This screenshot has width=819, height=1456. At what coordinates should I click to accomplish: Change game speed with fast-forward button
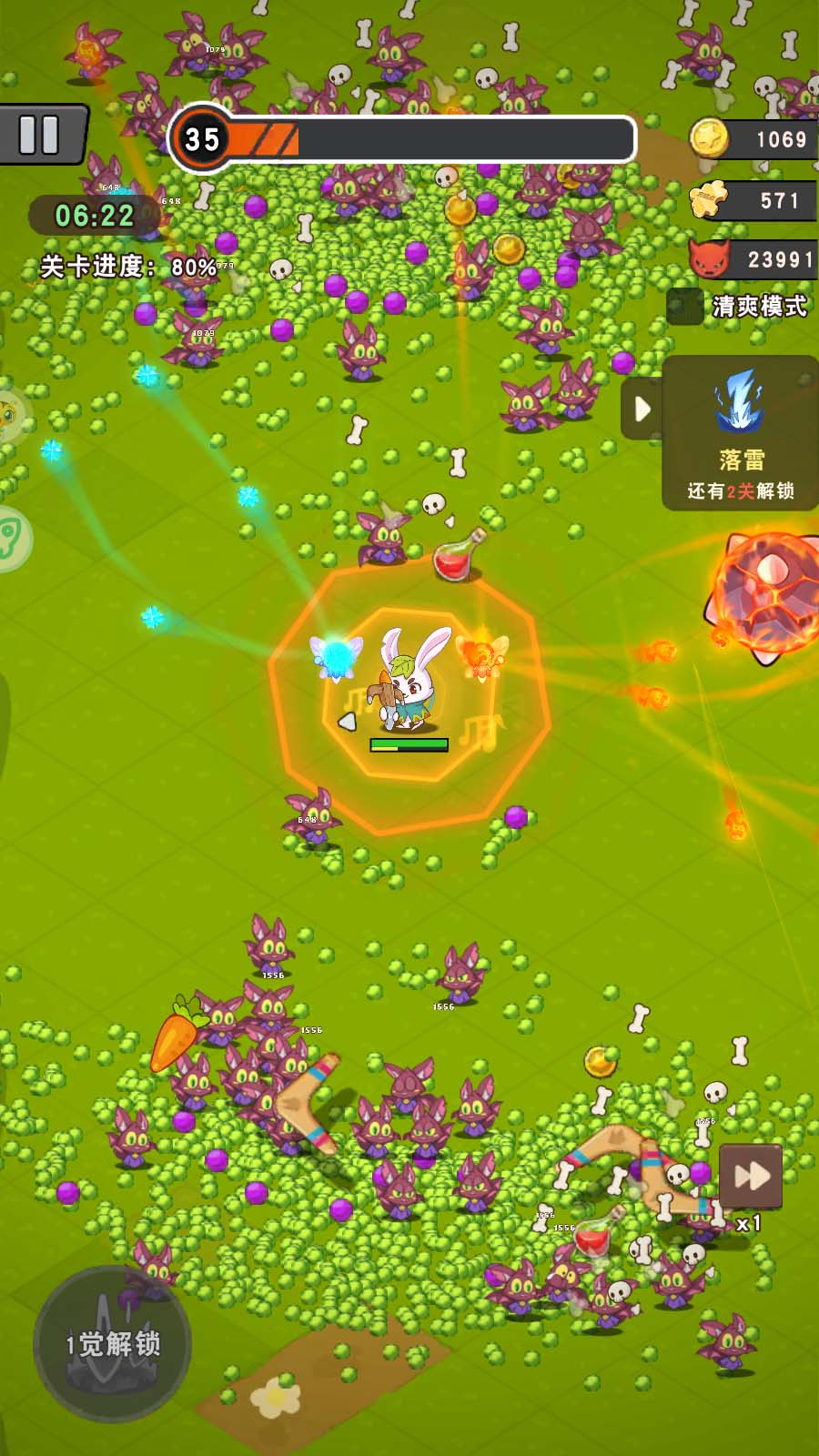coord(751,1176)
